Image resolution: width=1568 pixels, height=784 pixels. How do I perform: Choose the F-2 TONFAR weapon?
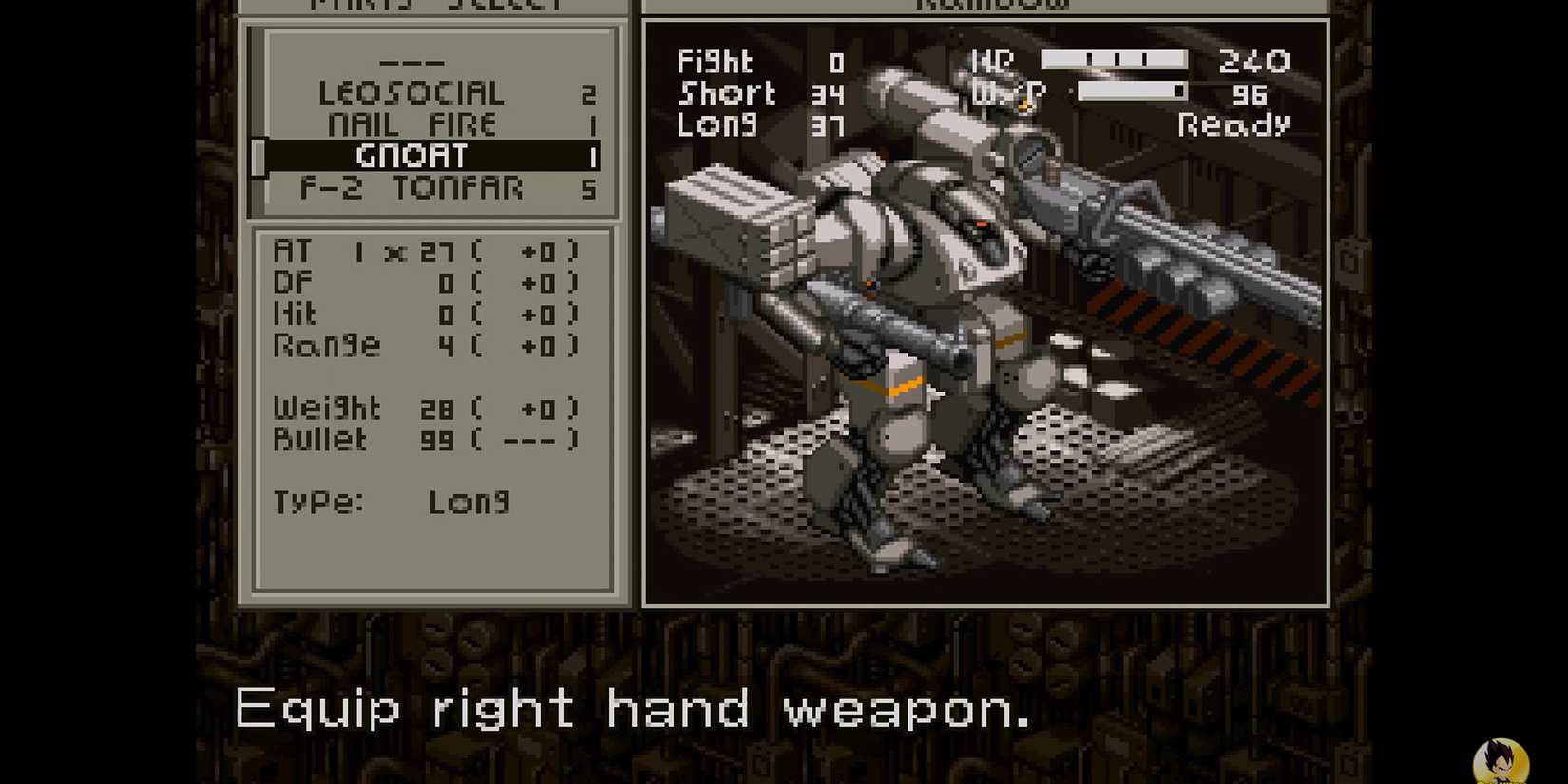413,187
